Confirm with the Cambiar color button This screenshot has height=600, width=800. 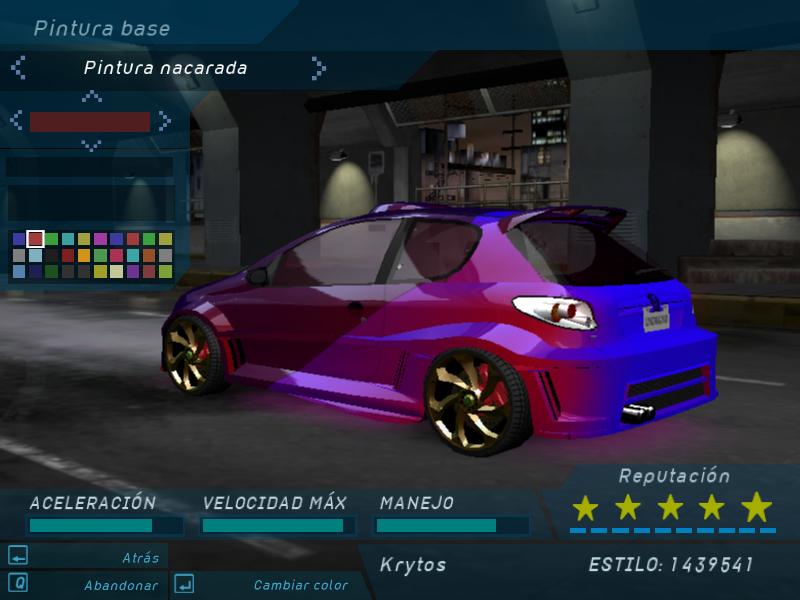point(300,585)
